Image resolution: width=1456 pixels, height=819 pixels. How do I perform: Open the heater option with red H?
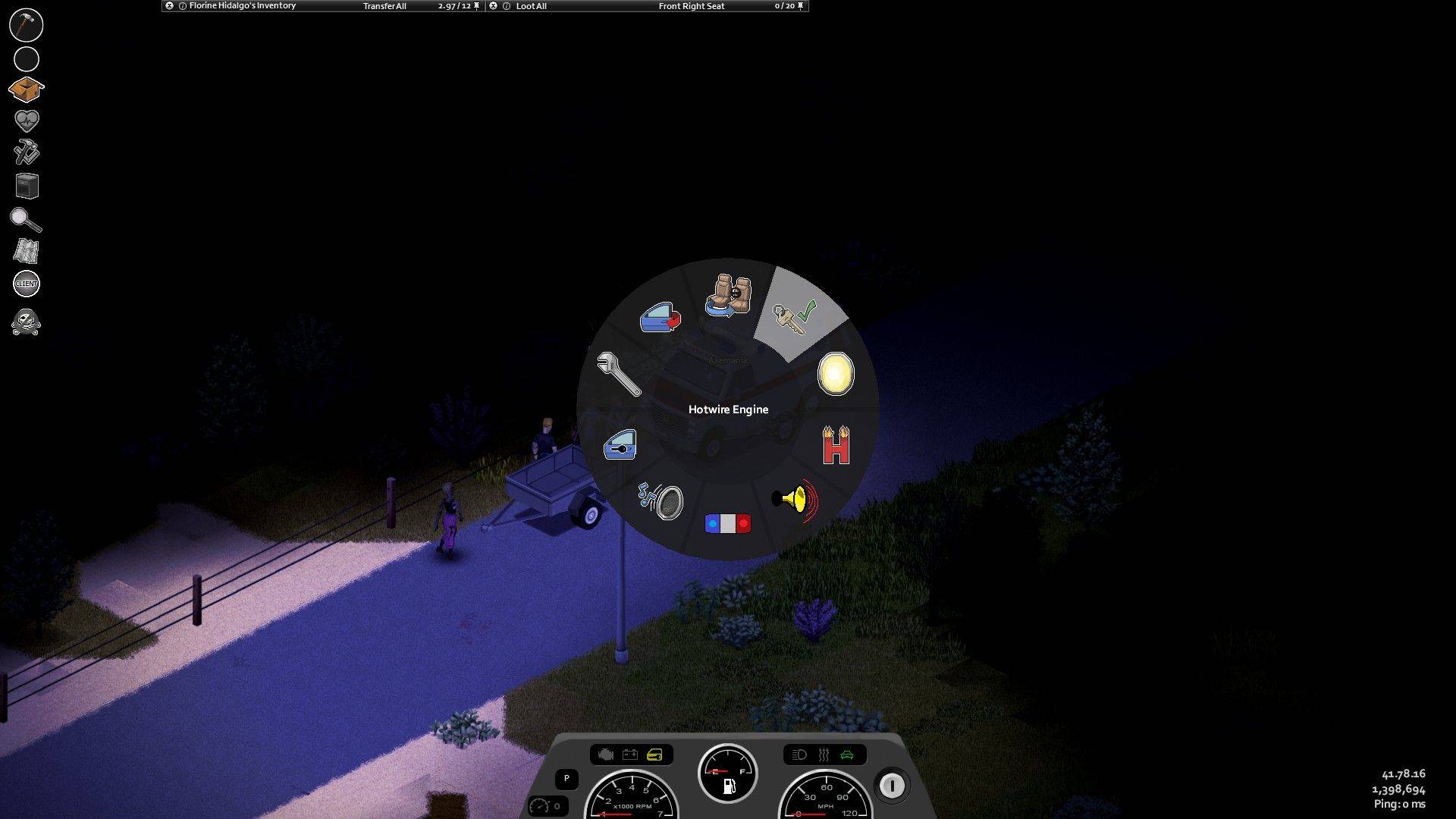(x=836, y=445)
